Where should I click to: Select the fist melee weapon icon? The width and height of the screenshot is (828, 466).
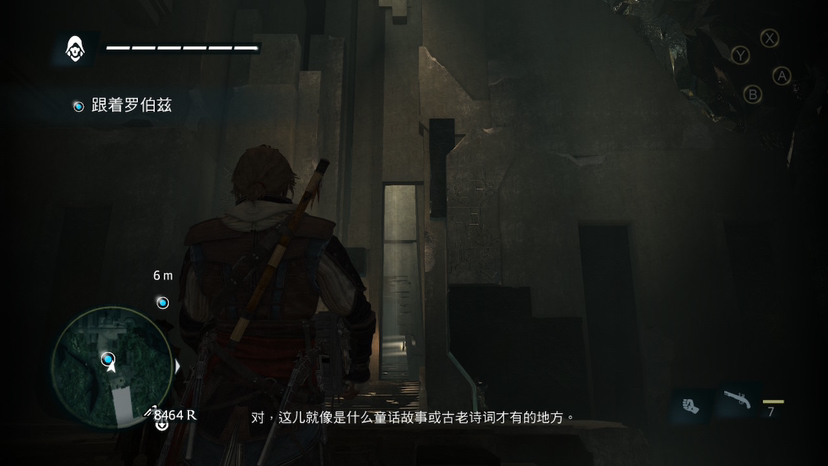click(692, 406)
